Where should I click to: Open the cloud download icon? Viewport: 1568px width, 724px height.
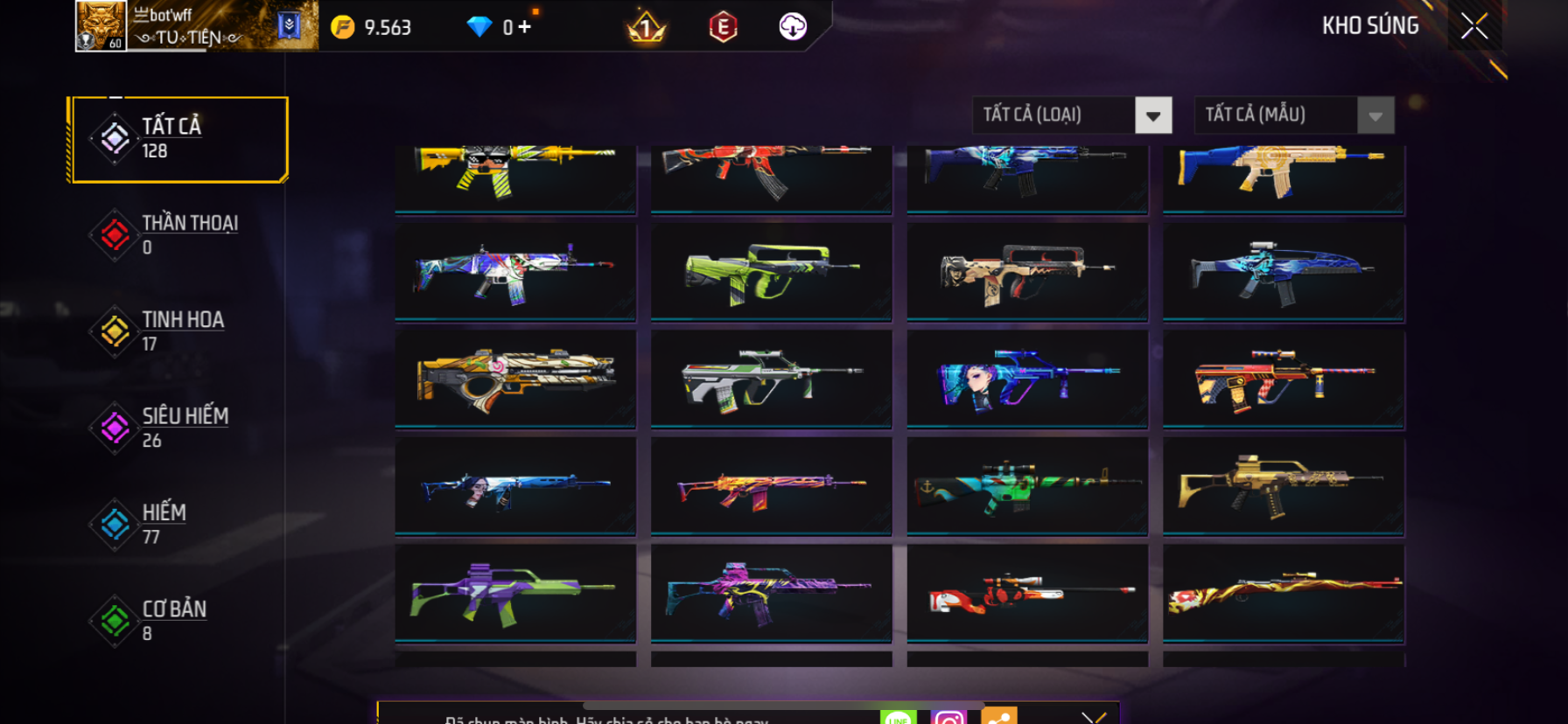[793, 27]
